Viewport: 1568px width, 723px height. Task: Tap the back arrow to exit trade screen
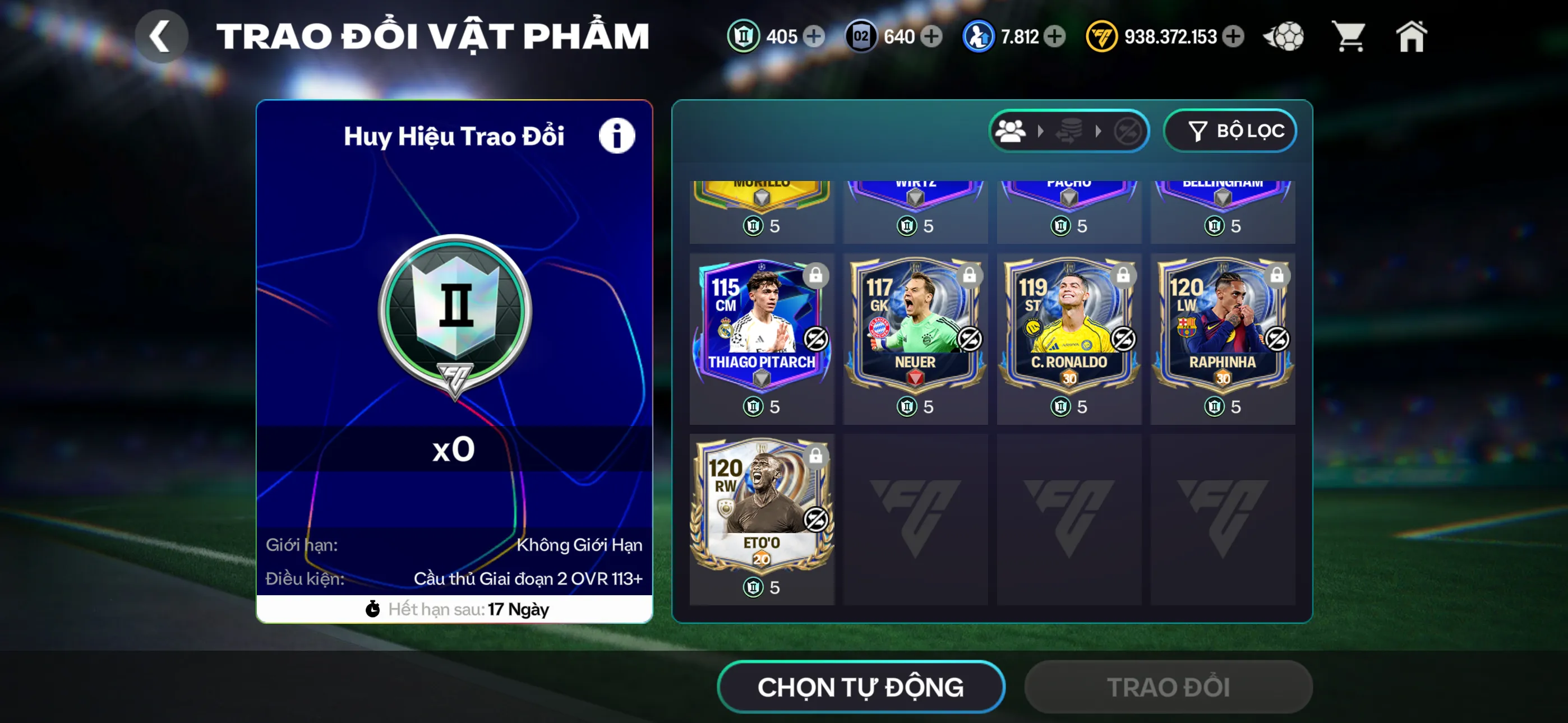tap(162, 36)
